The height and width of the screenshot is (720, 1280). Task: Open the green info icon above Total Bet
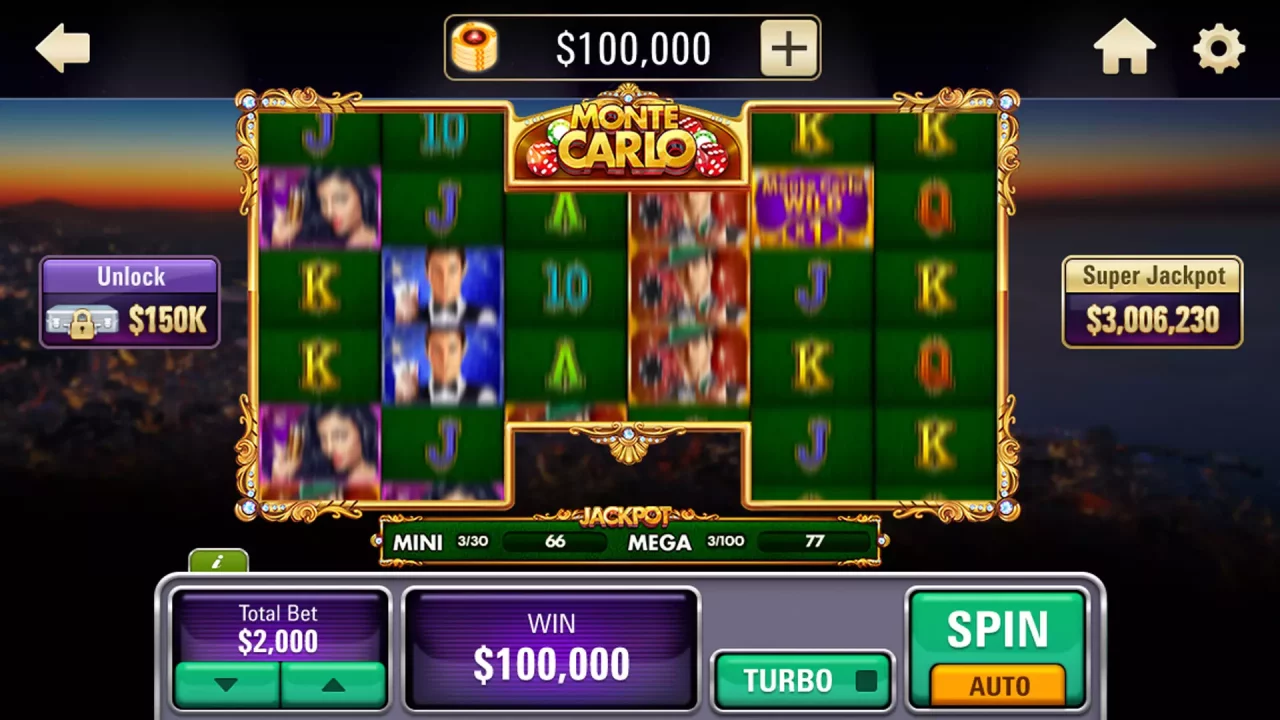click(218, 562)
